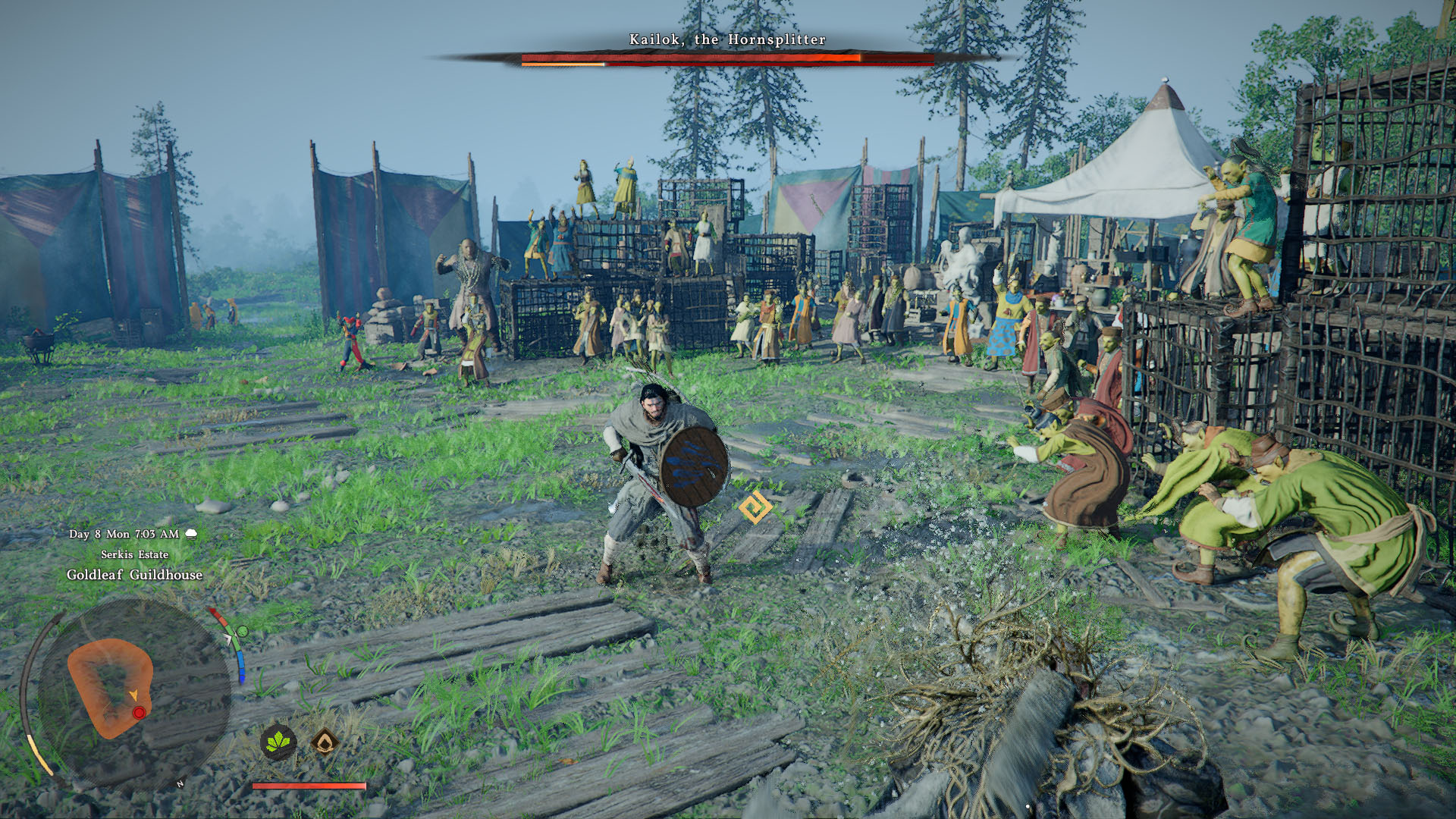
Task: Click the orange player arrow on minimap
Action: pos(133,695)
